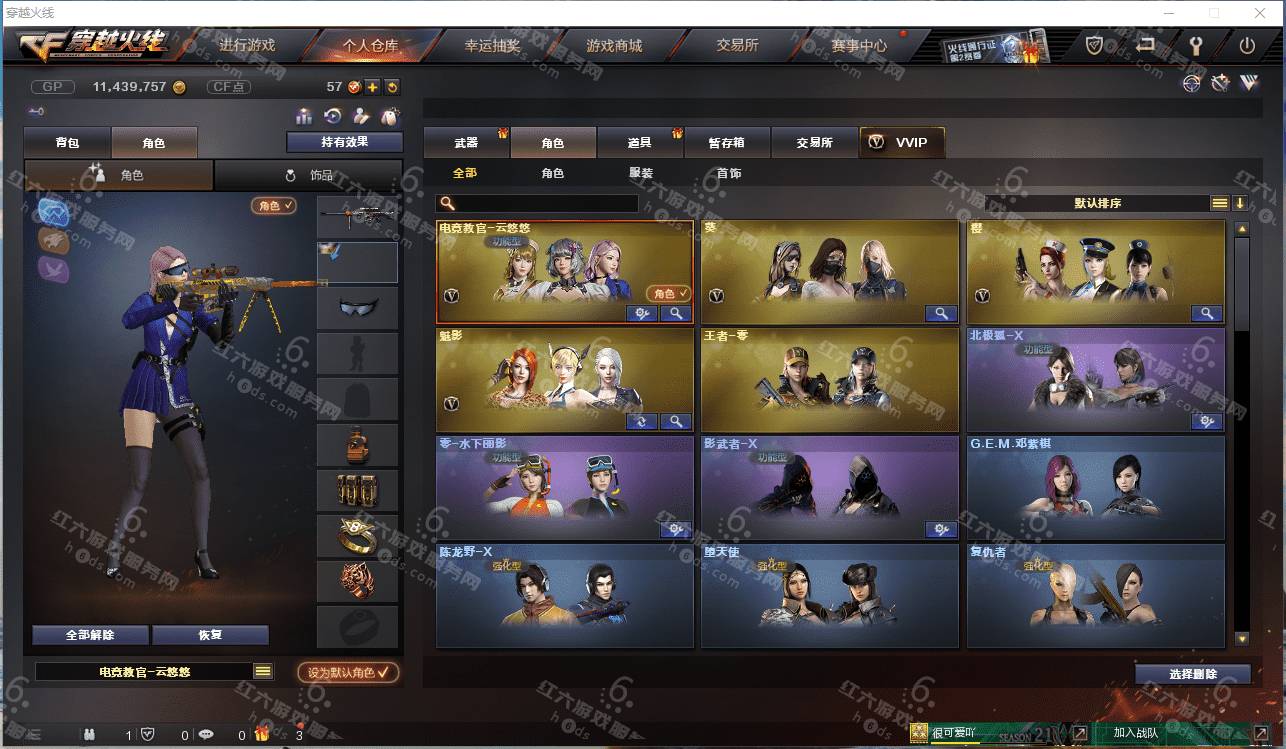This screenshot has height=749, width=1286.
Task: Set as default with 设为默认角色
Action: (x=348, y=673)
